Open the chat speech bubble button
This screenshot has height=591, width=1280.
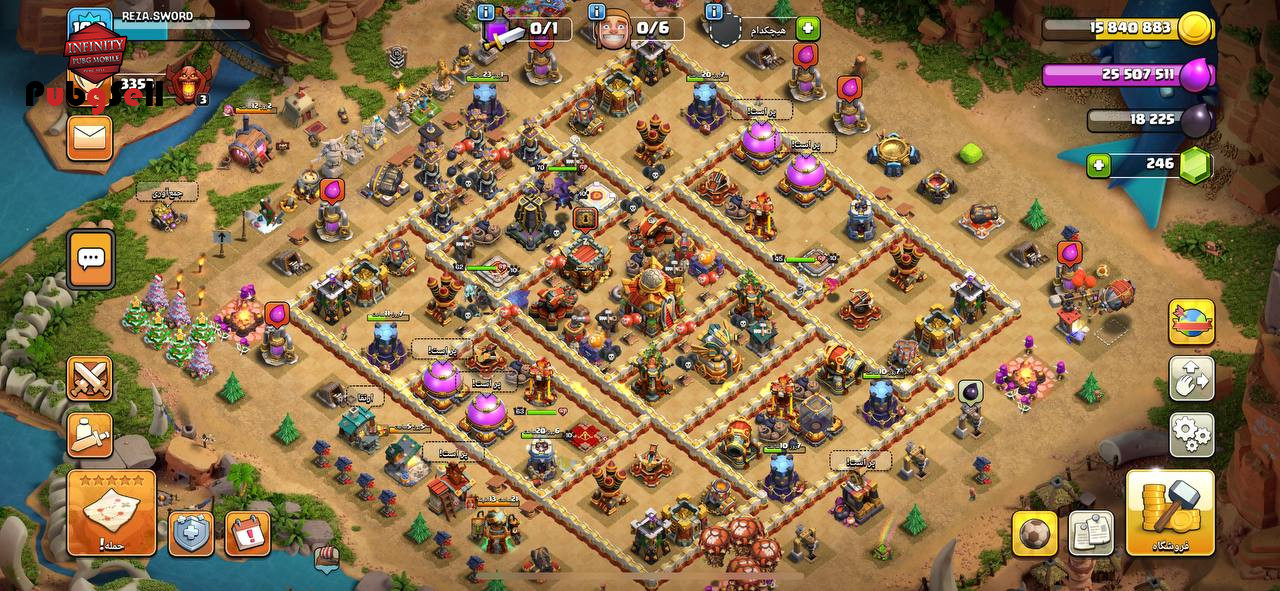coord(90,259)
